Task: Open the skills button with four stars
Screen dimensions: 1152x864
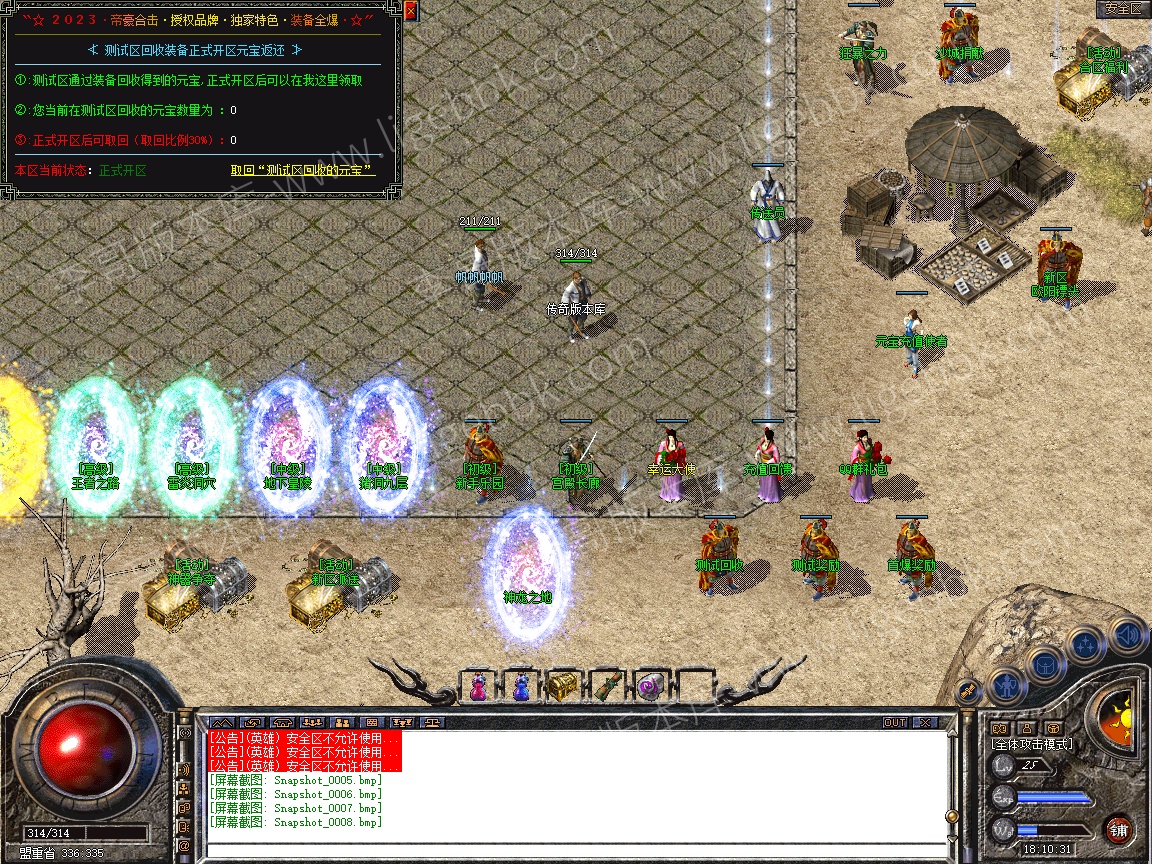Action: click(1086, 645)
